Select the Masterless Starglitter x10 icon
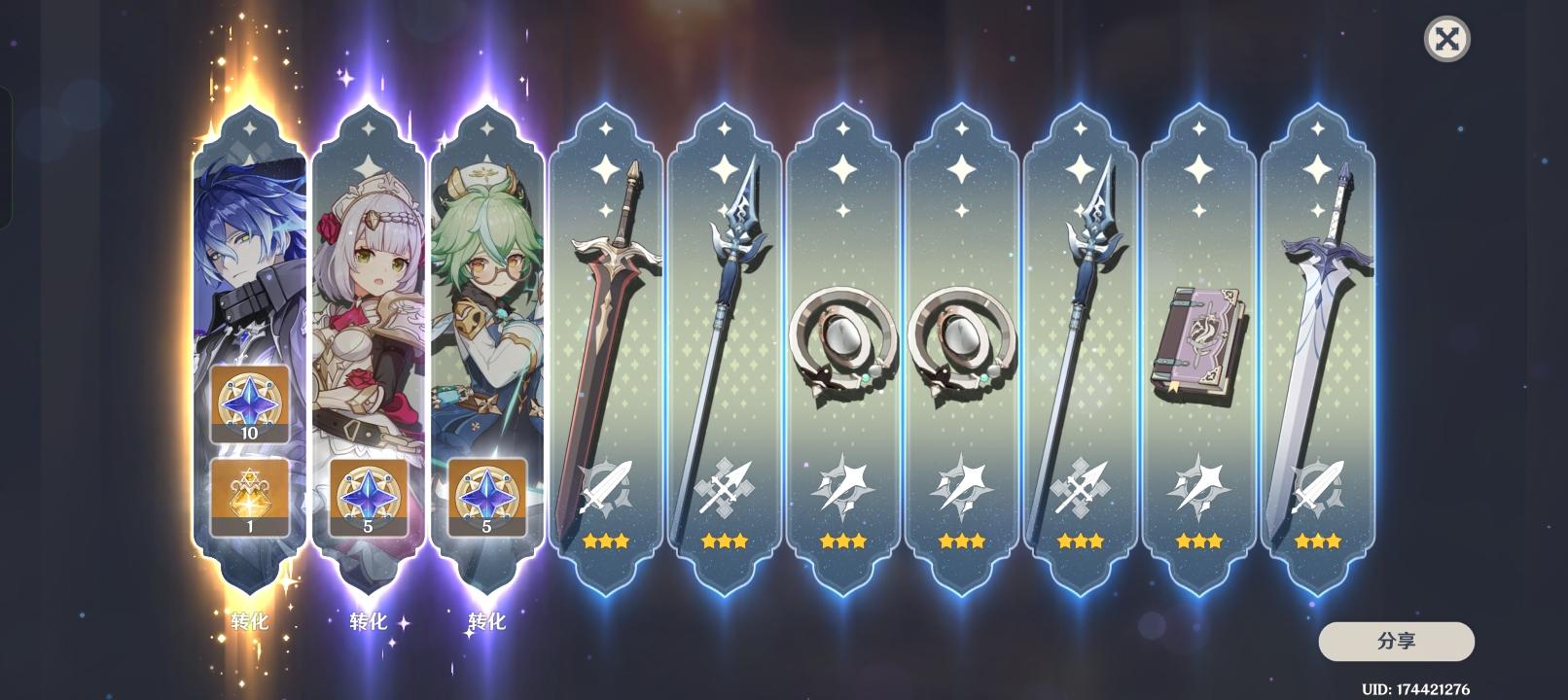The image size is (1568, 700). [x=249, y=402]
